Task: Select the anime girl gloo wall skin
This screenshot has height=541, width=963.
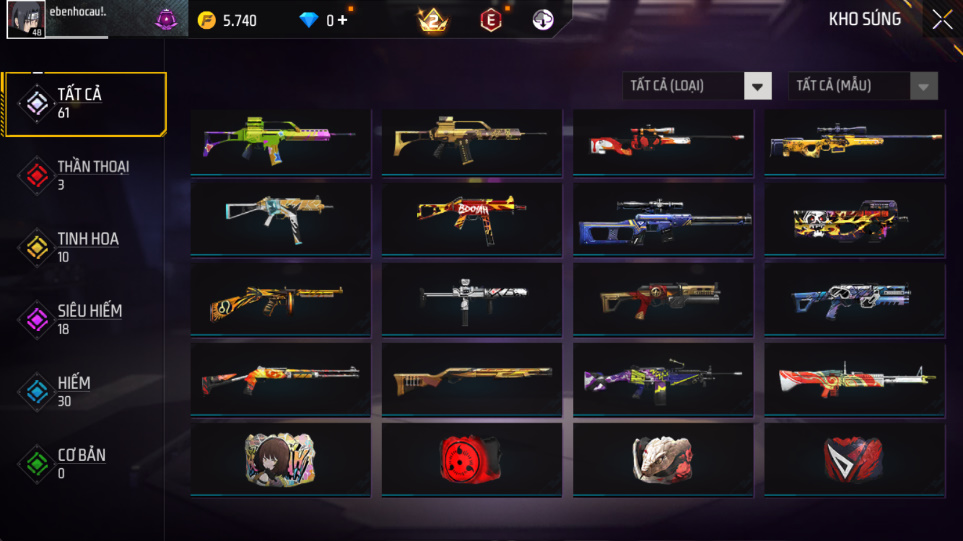Action: pyautogui.click(x=280, y=459)
